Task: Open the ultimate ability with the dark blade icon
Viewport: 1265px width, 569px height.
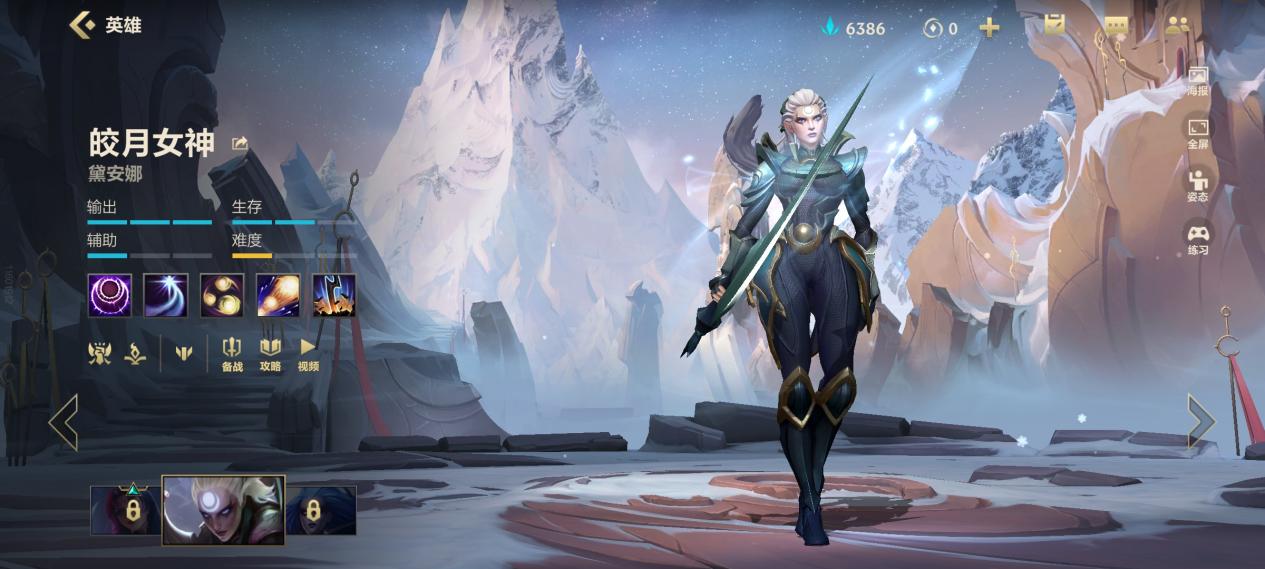Action: (333, 295)
